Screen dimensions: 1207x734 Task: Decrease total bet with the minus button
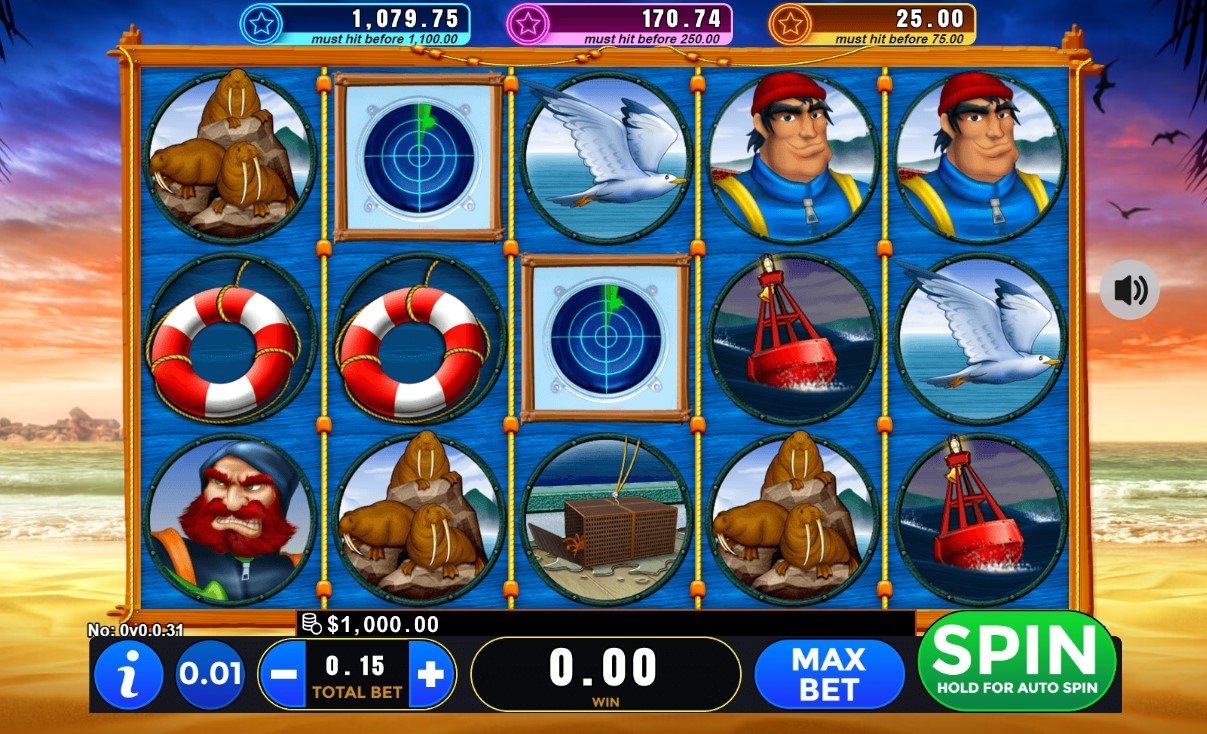pyautogui.click(x=284, y=675)
